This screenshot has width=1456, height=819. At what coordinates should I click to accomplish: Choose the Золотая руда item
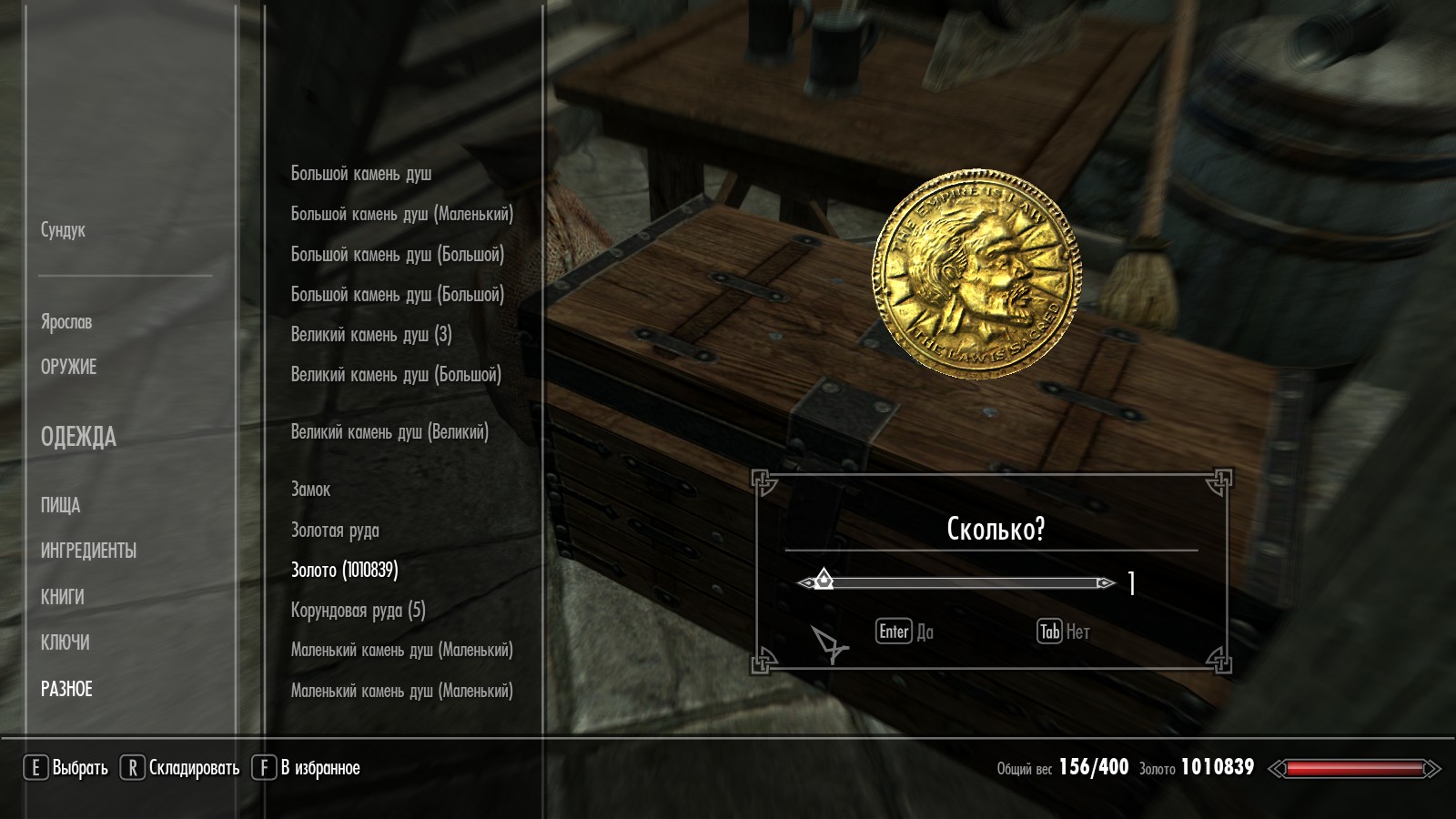point(335,531)
